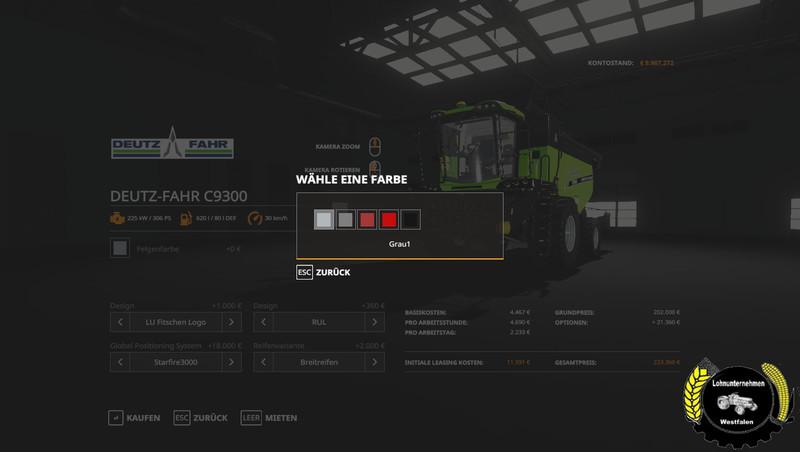This screenshot has width=800, height=452.
Task: Select previous tire variant before Breitreifen
Action: (x=263, y=362)
